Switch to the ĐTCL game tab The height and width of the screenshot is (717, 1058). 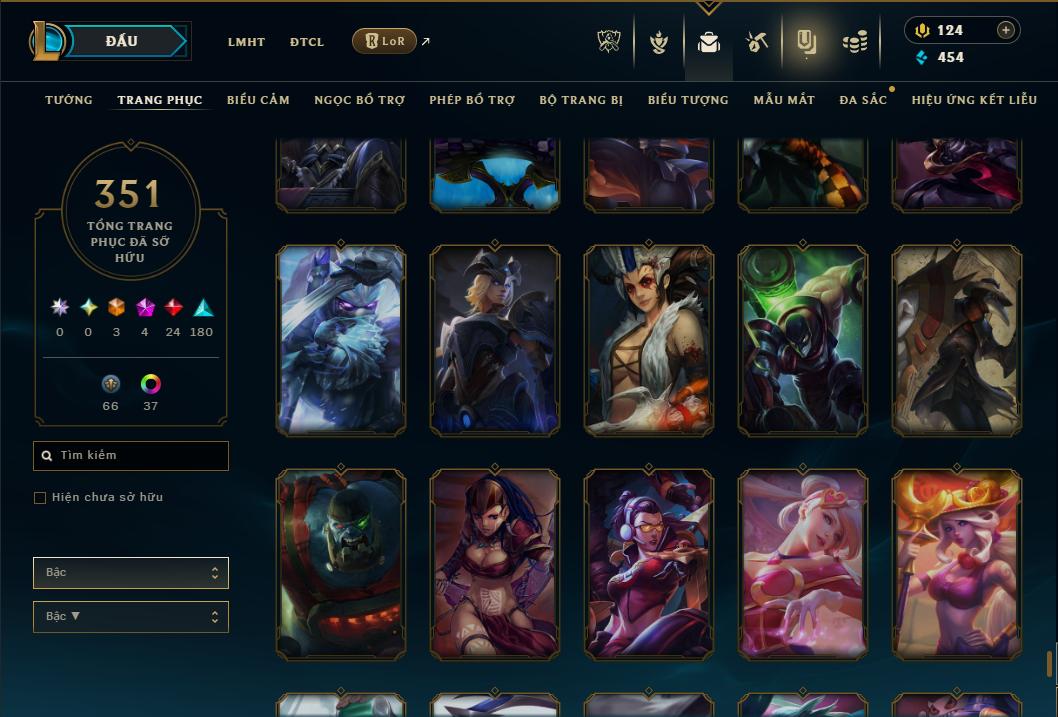[307, 42]
